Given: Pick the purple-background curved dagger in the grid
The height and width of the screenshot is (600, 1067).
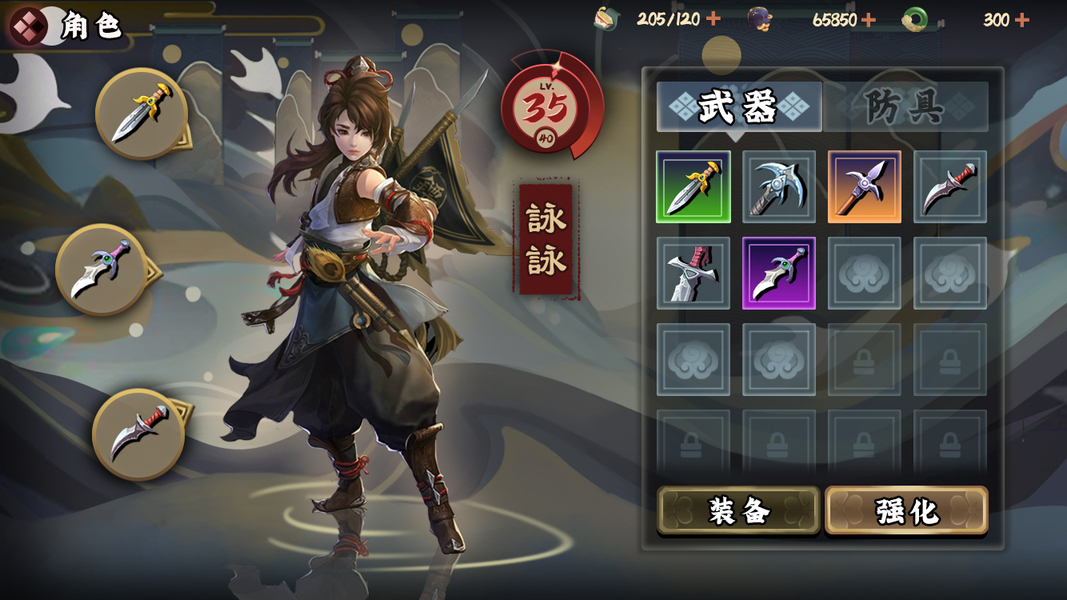Looking at the screenshot, I should click(x=779, y=273).
